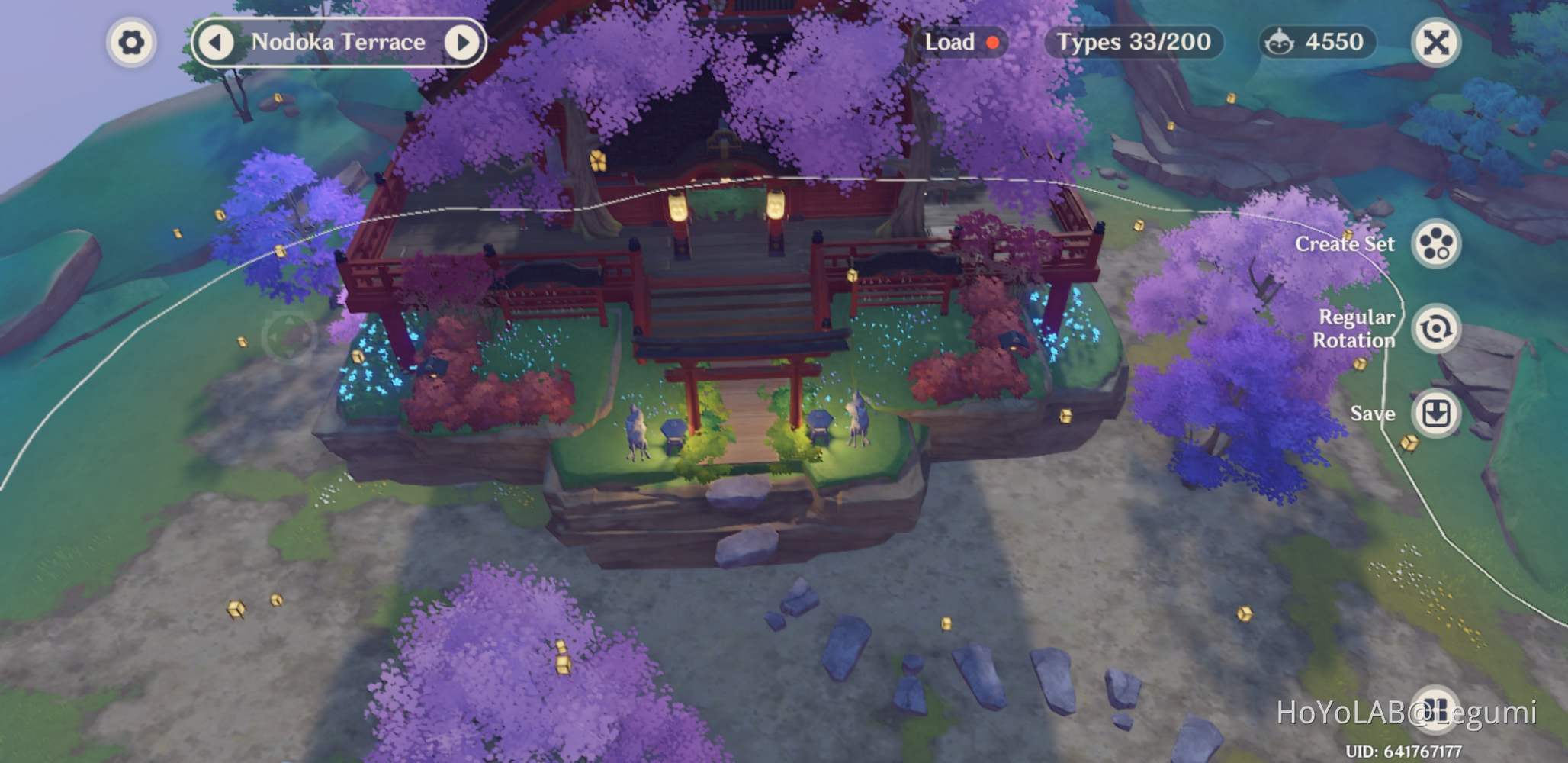Open the Load indicator

pos(960,42)
